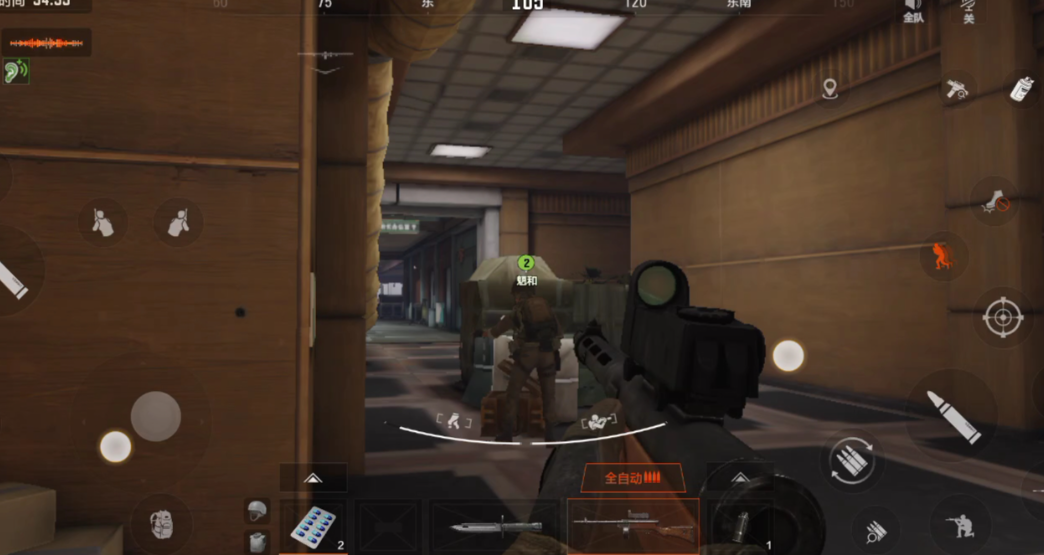Place a map location marker
This screenshot has height=555, width=1044.
pos(829,90)
